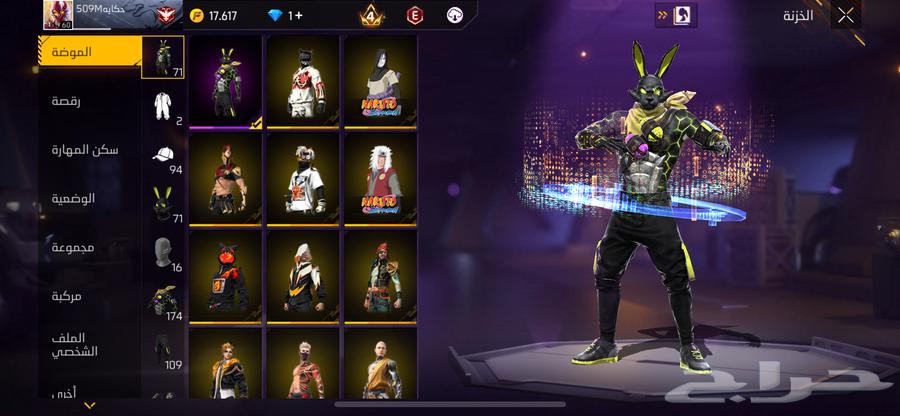Select the سكن المهارة tab
This screenshot has width=900, height=416.
click(85, 149)
